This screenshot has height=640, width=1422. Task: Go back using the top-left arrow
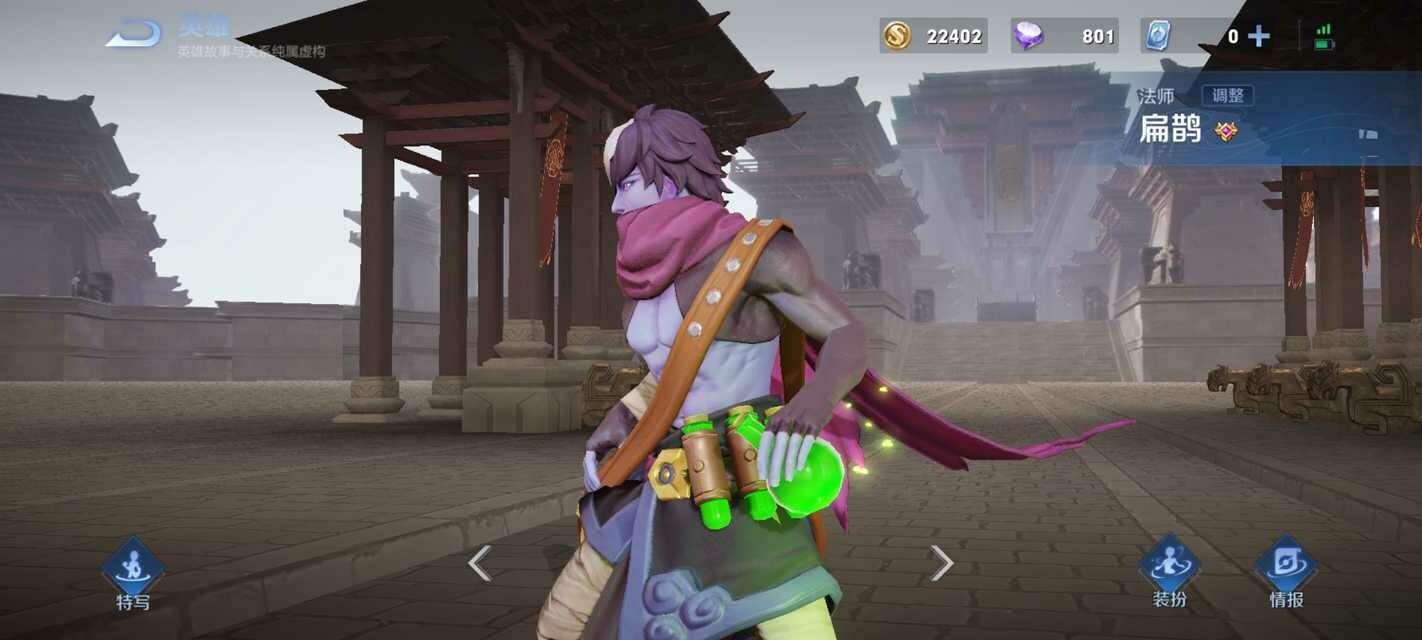(x=134, y=35)
